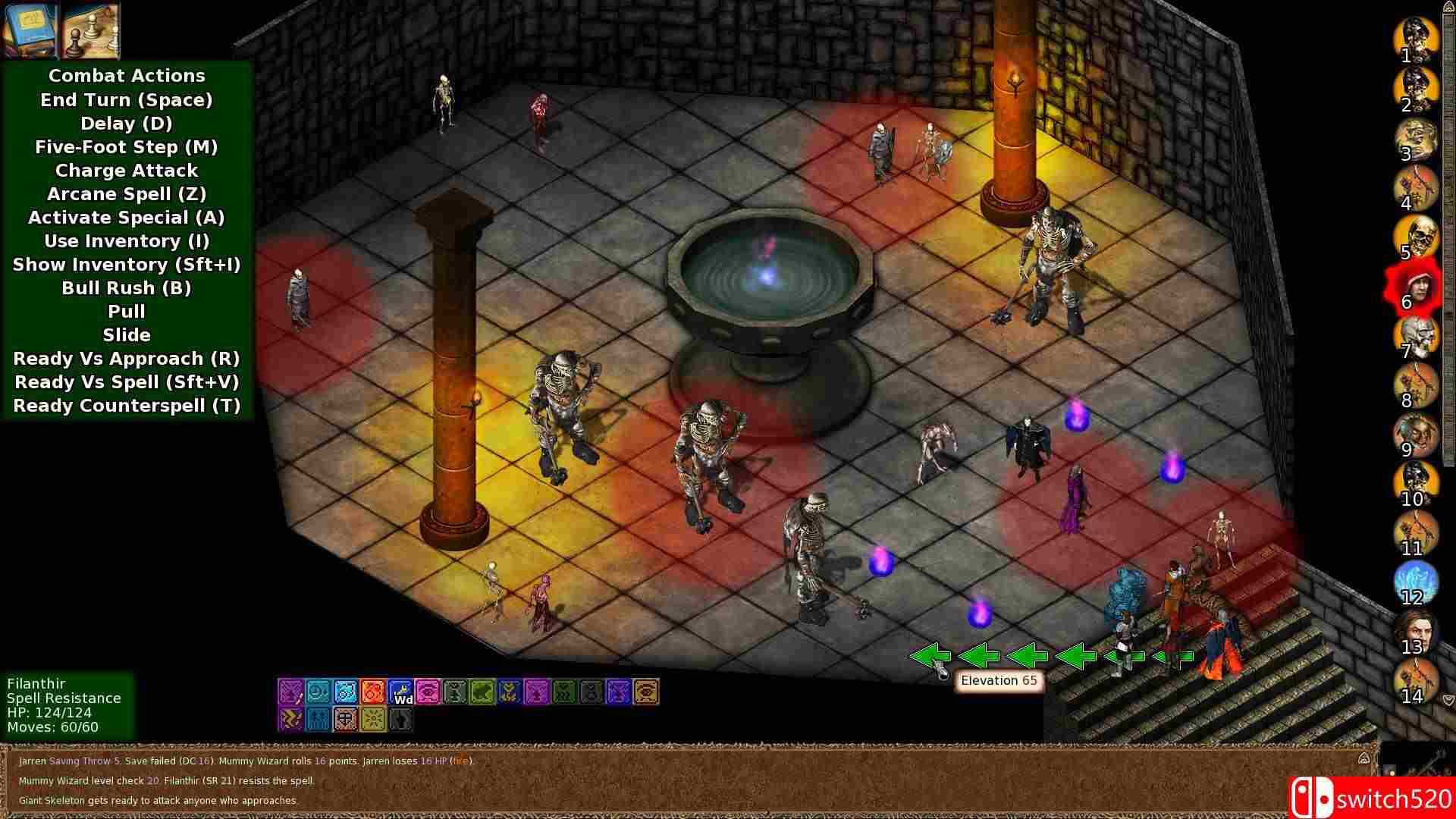Click the Elevation 65 tooltip label
1456x819 pixels.
tap(999, 680)
